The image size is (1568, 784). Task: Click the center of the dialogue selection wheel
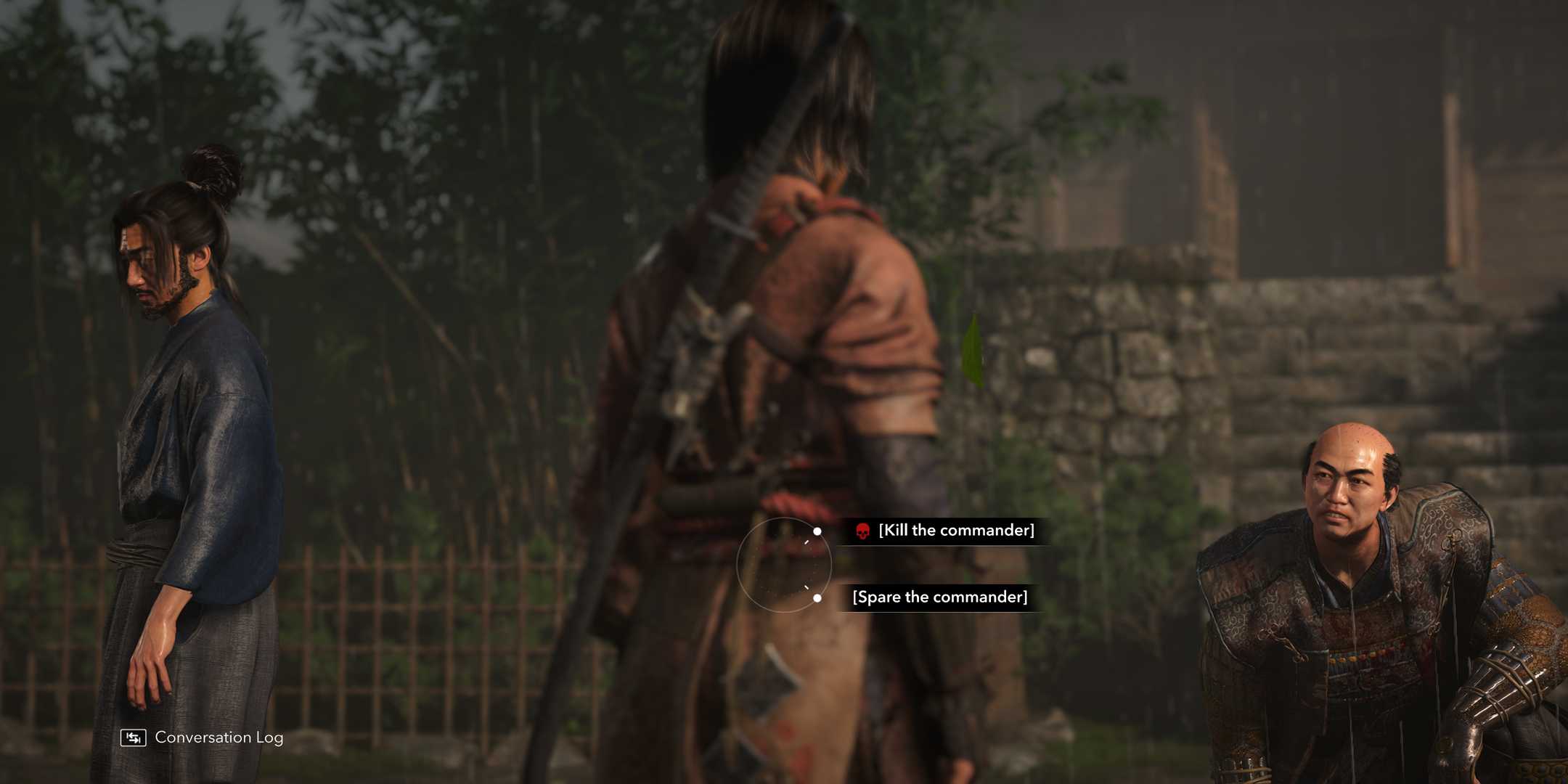pos(785,564)
